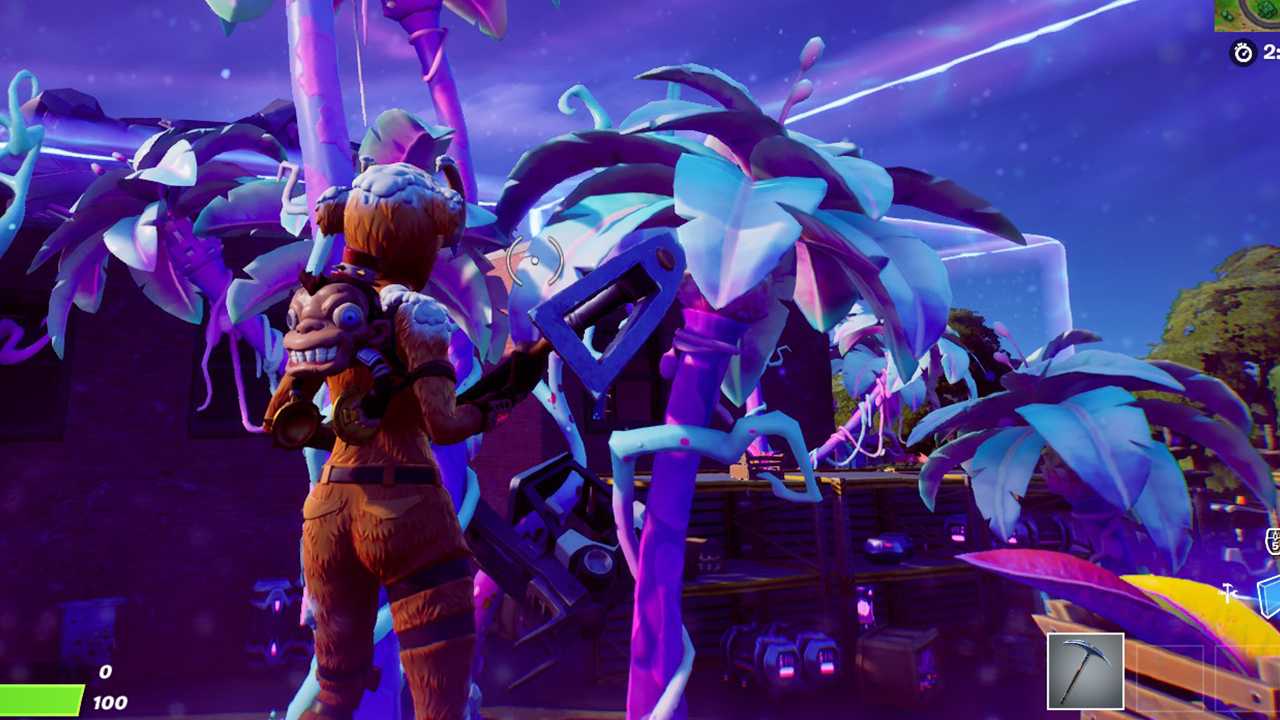
Task: Select the third empty hotbar slot
Action: (x=1248, y=680)
